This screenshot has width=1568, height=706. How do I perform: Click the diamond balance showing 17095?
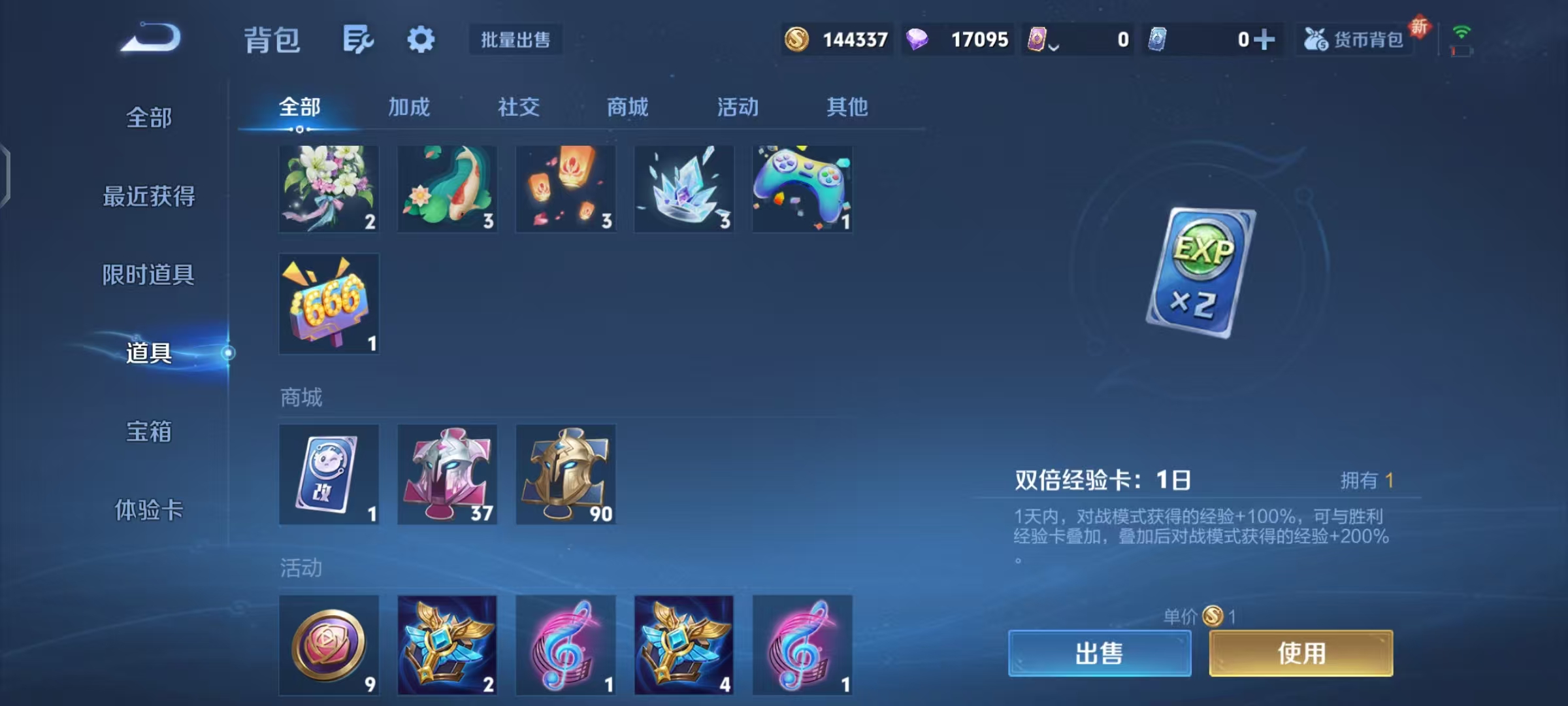click(957, 39)
